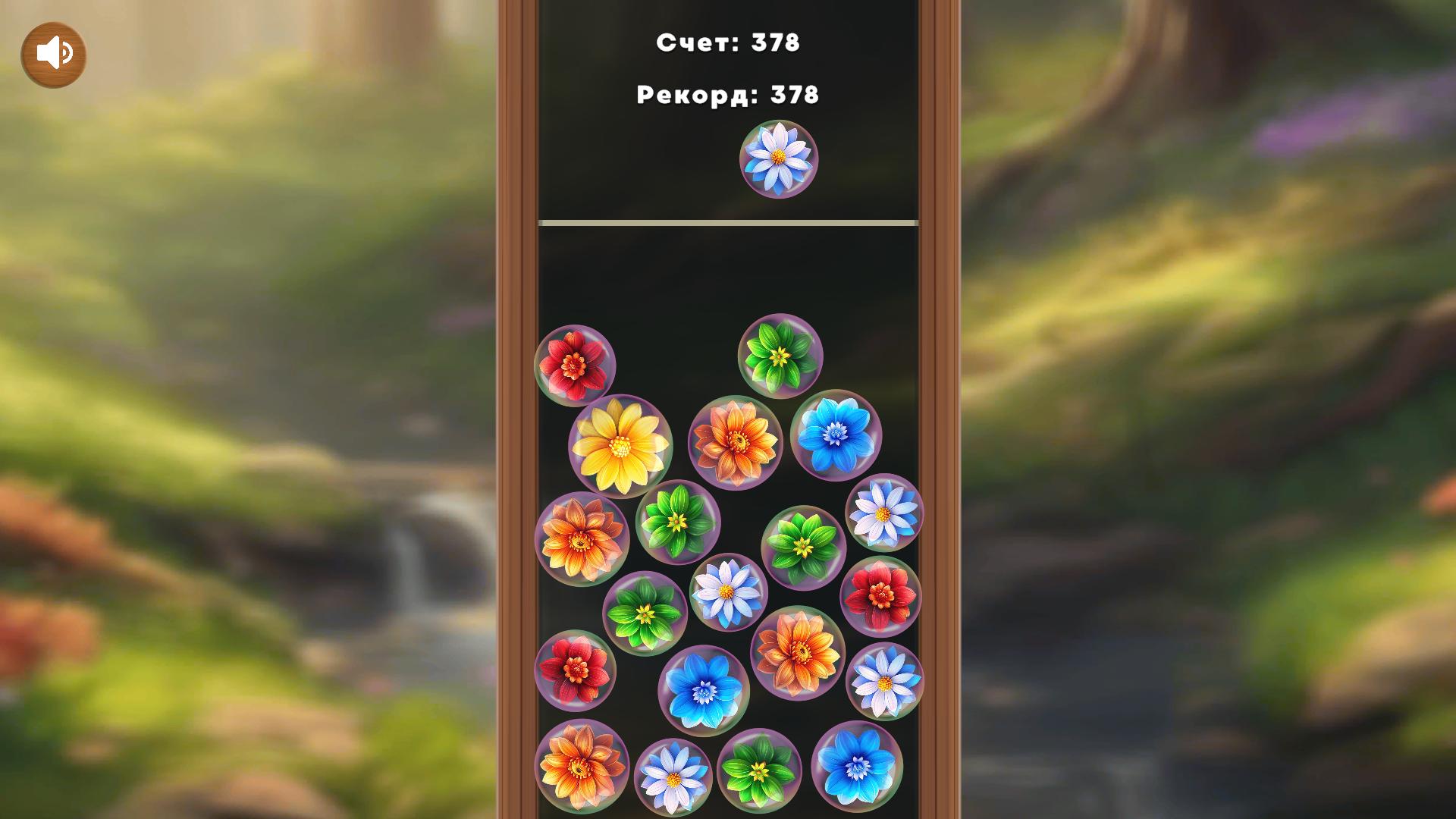
Task: Click the speaker icon button
Action: pyautogui.click(x=53, y=53)
